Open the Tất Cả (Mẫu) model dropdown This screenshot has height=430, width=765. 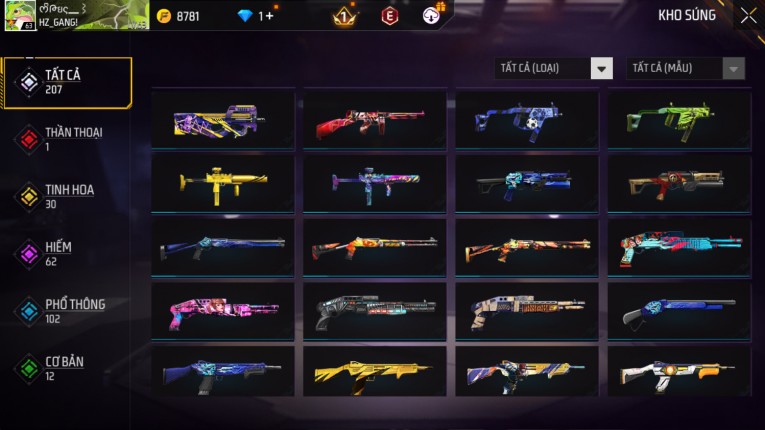[x=685, y=68]
